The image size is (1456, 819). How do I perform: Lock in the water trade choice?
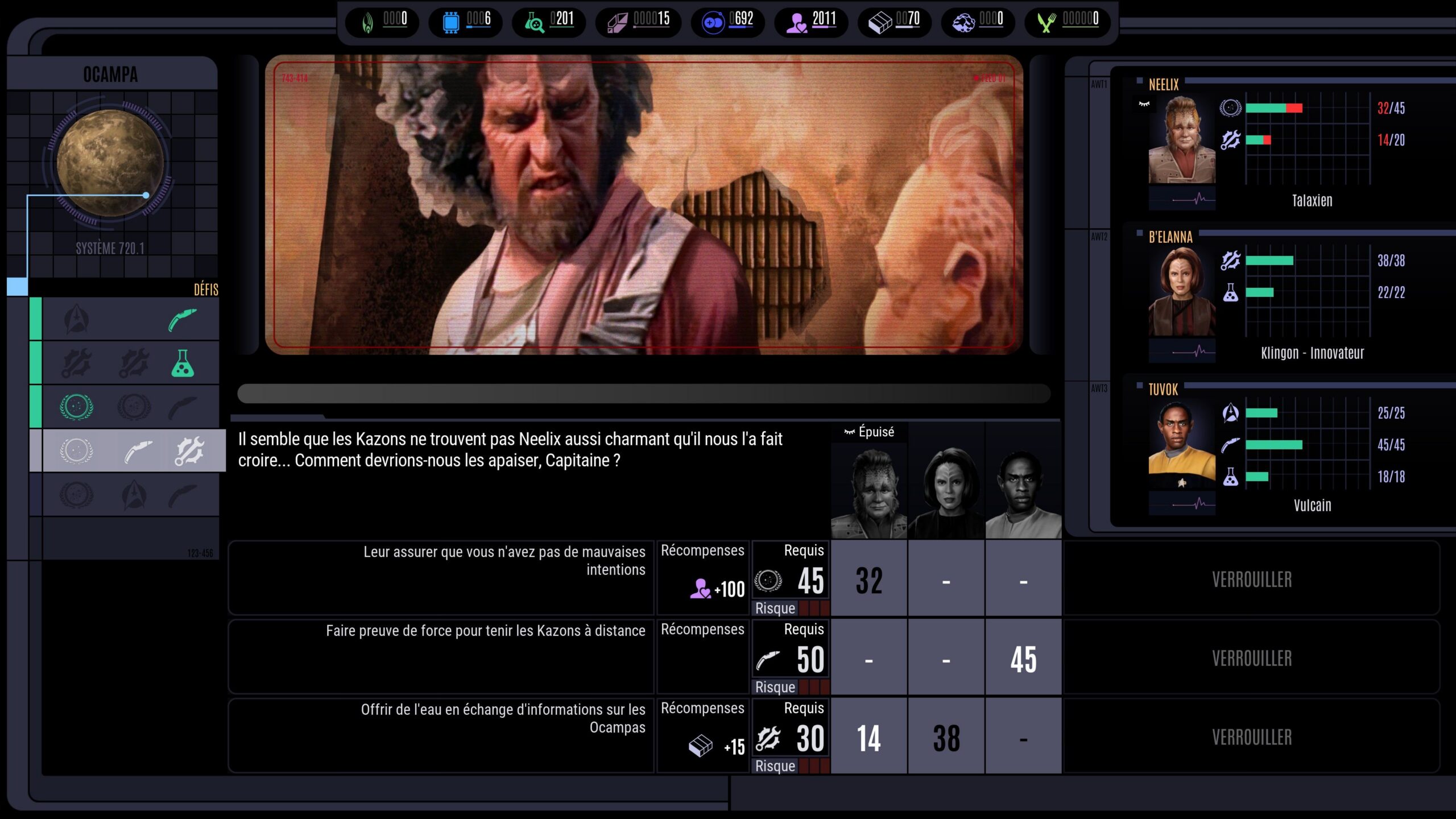click(1251, 737)
